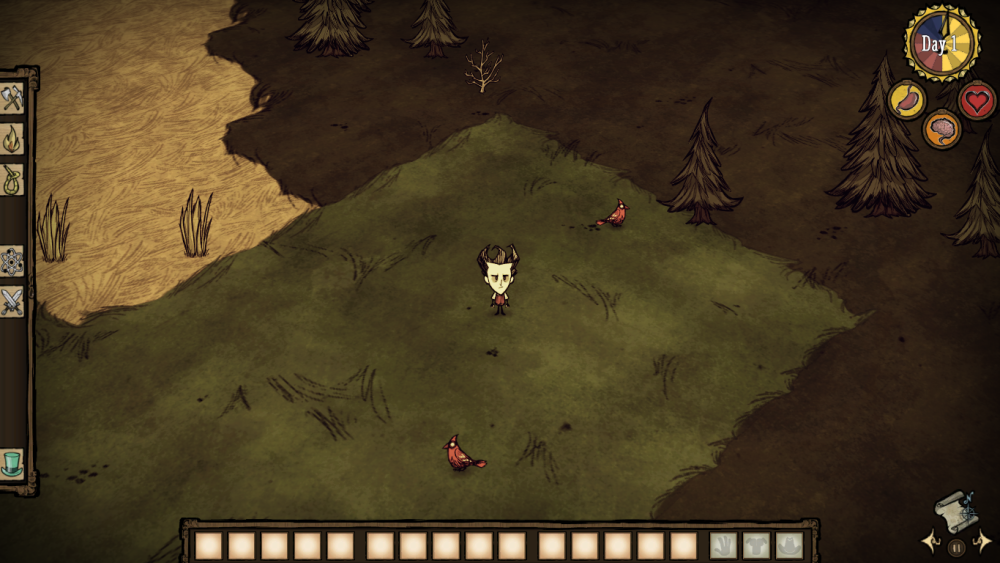
Task: Choose the Fight tab with crossed swords
Action: 12,301
